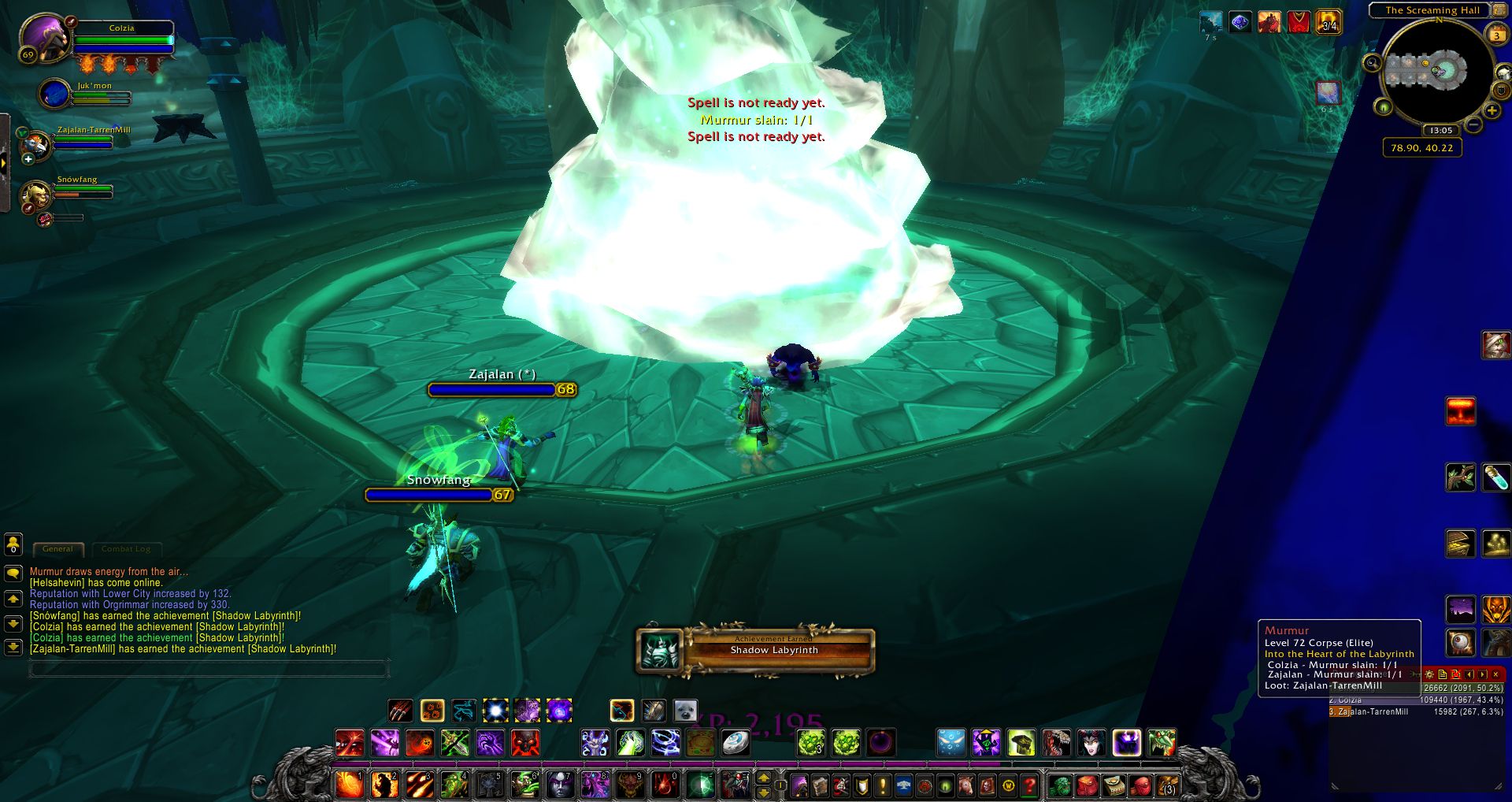Select party member Zajalan-TarrenMill's frame
Image resolution: width=1512 pixels, height=802 pixels.
(37, 145)
